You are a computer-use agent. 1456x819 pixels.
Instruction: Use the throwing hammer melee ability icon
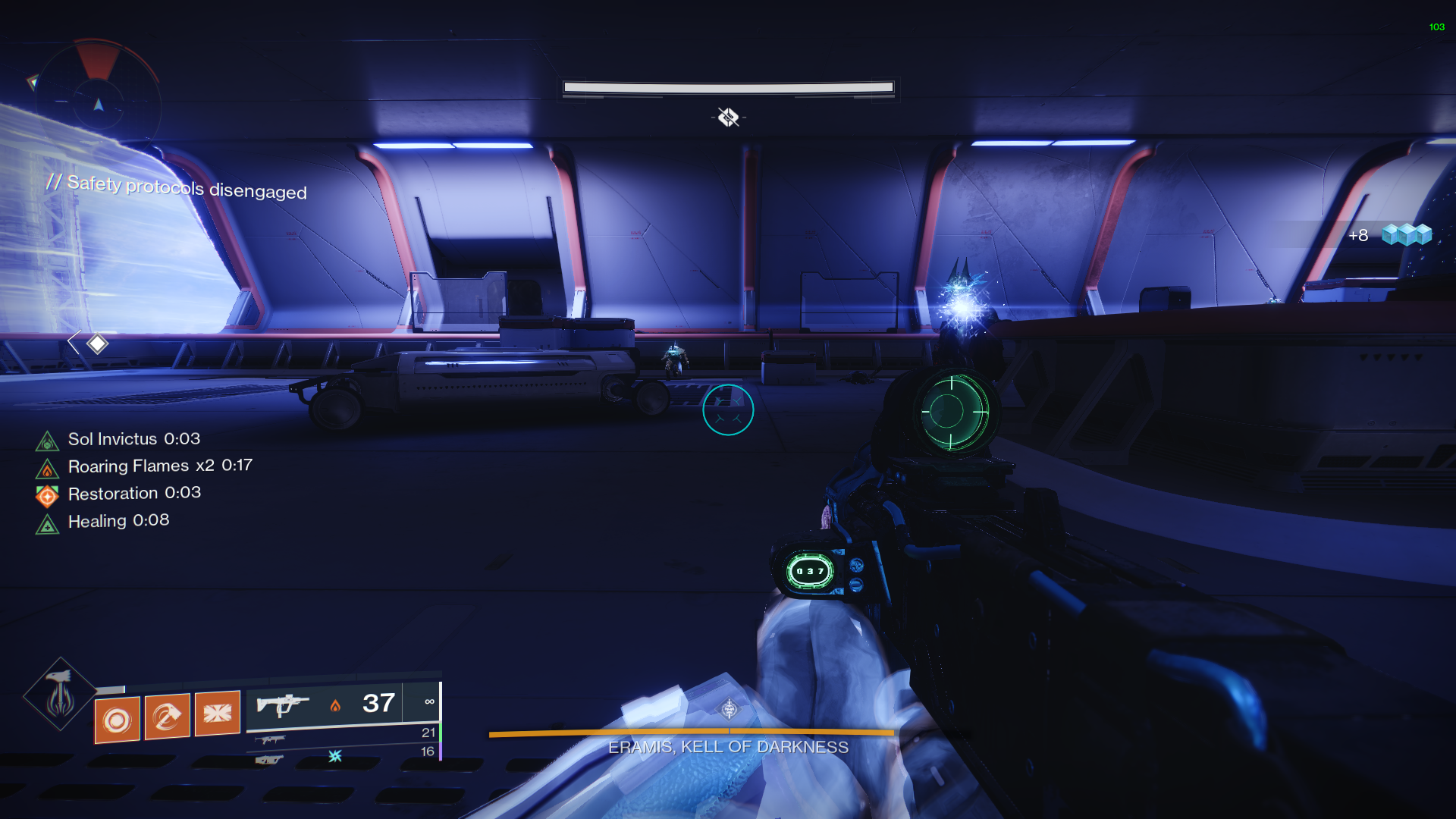click(x=167, y=716)
